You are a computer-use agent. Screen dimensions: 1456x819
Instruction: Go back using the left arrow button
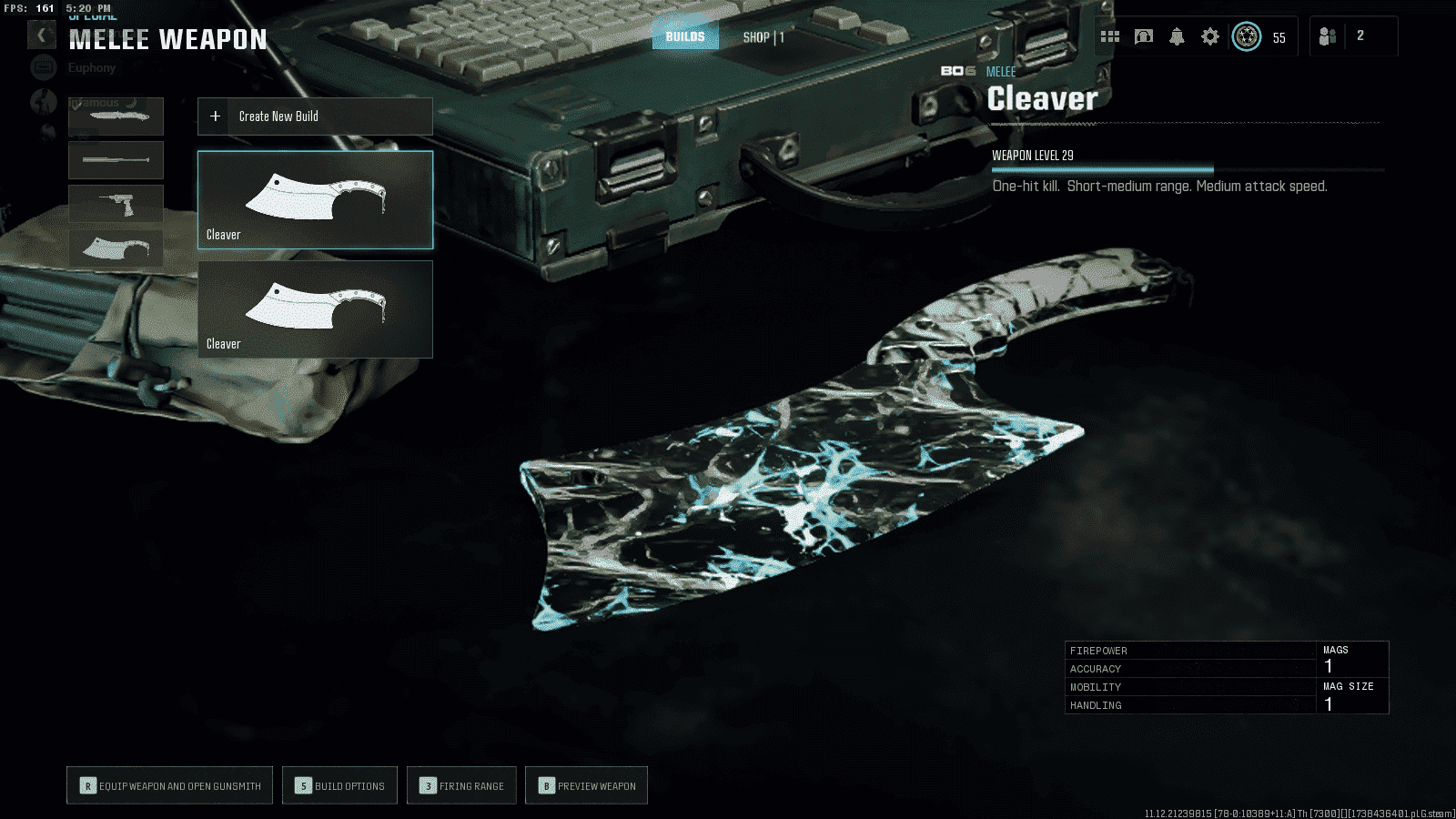coord(41,35)
